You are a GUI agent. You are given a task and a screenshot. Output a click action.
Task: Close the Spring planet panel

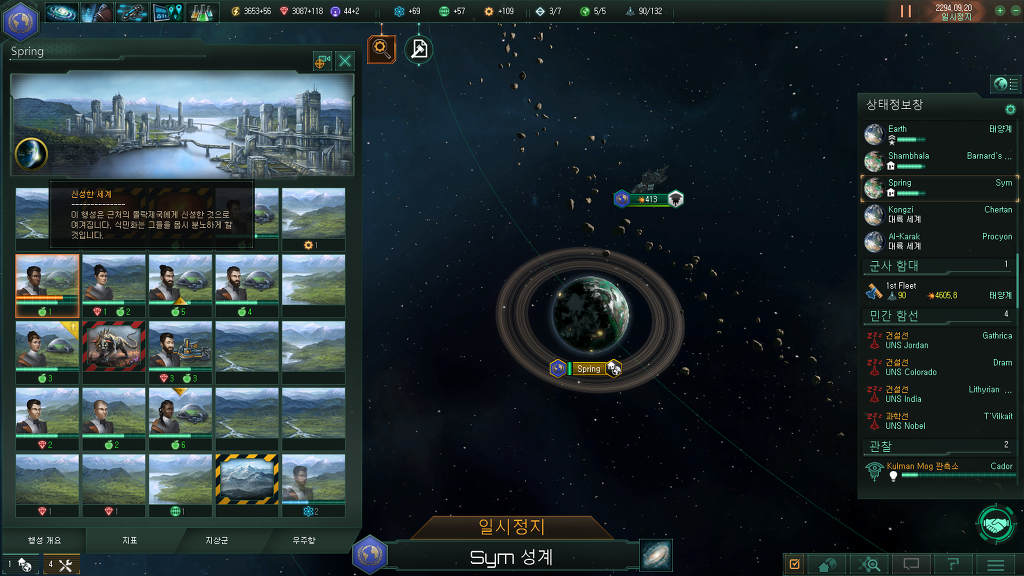pos(345,61)
